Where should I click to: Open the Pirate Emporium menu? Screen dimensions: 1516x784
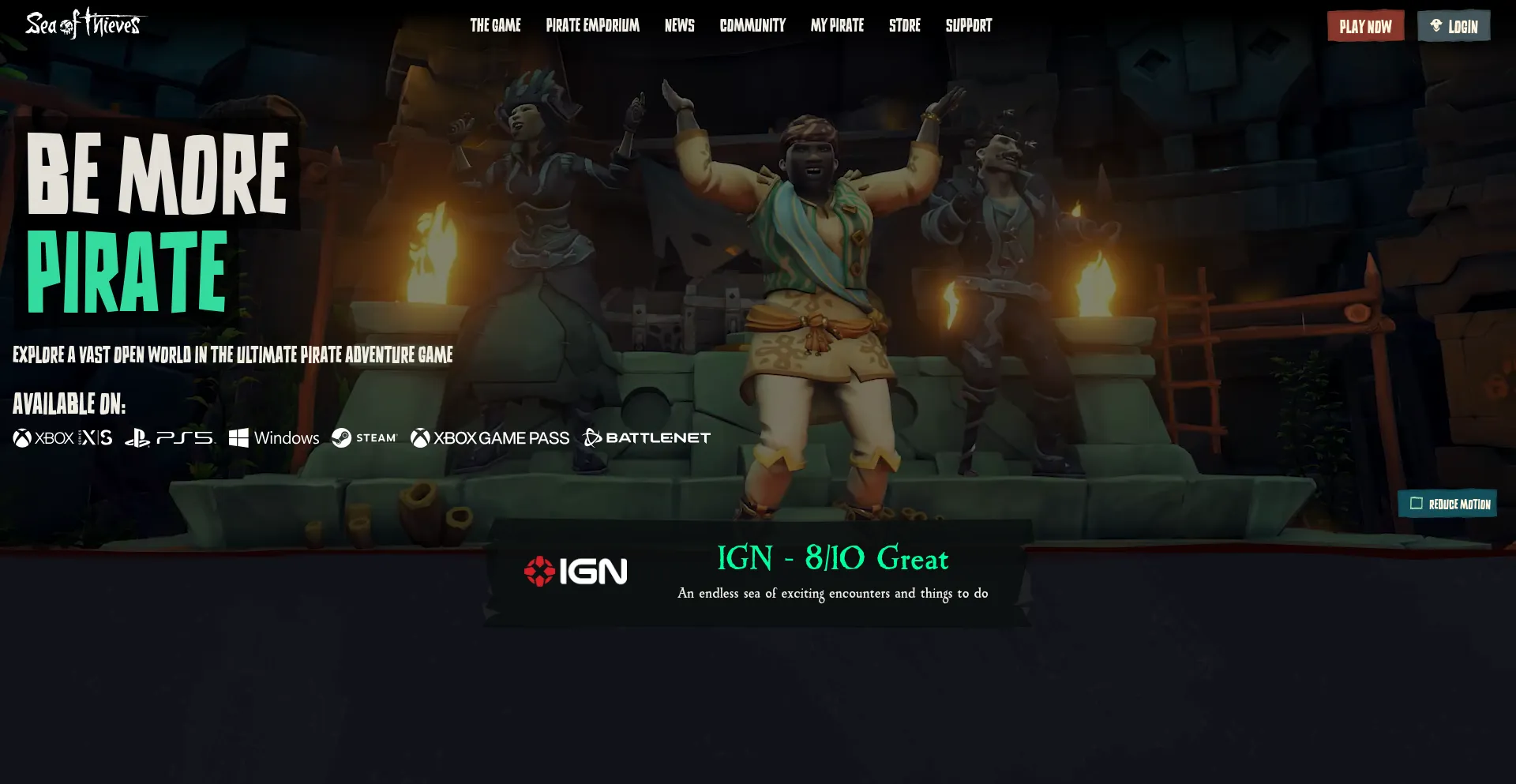(x=592, y=25)
